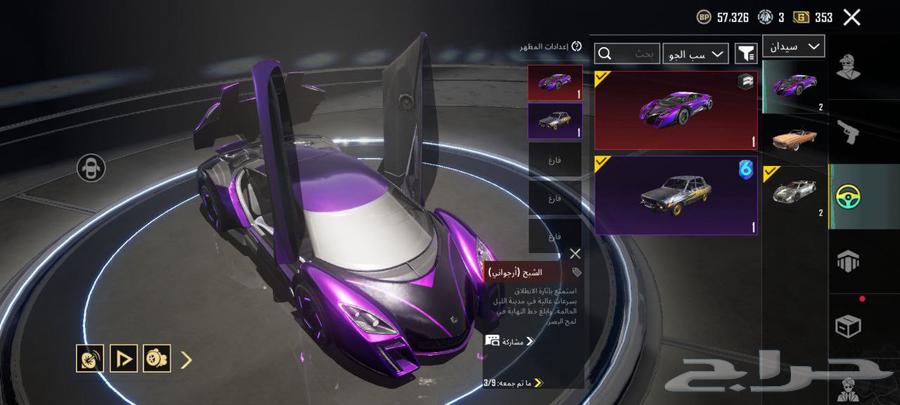This screenshot has width=900, height=405.
Task: Select the large purple supercar skin card
Action: coord(676,109)
